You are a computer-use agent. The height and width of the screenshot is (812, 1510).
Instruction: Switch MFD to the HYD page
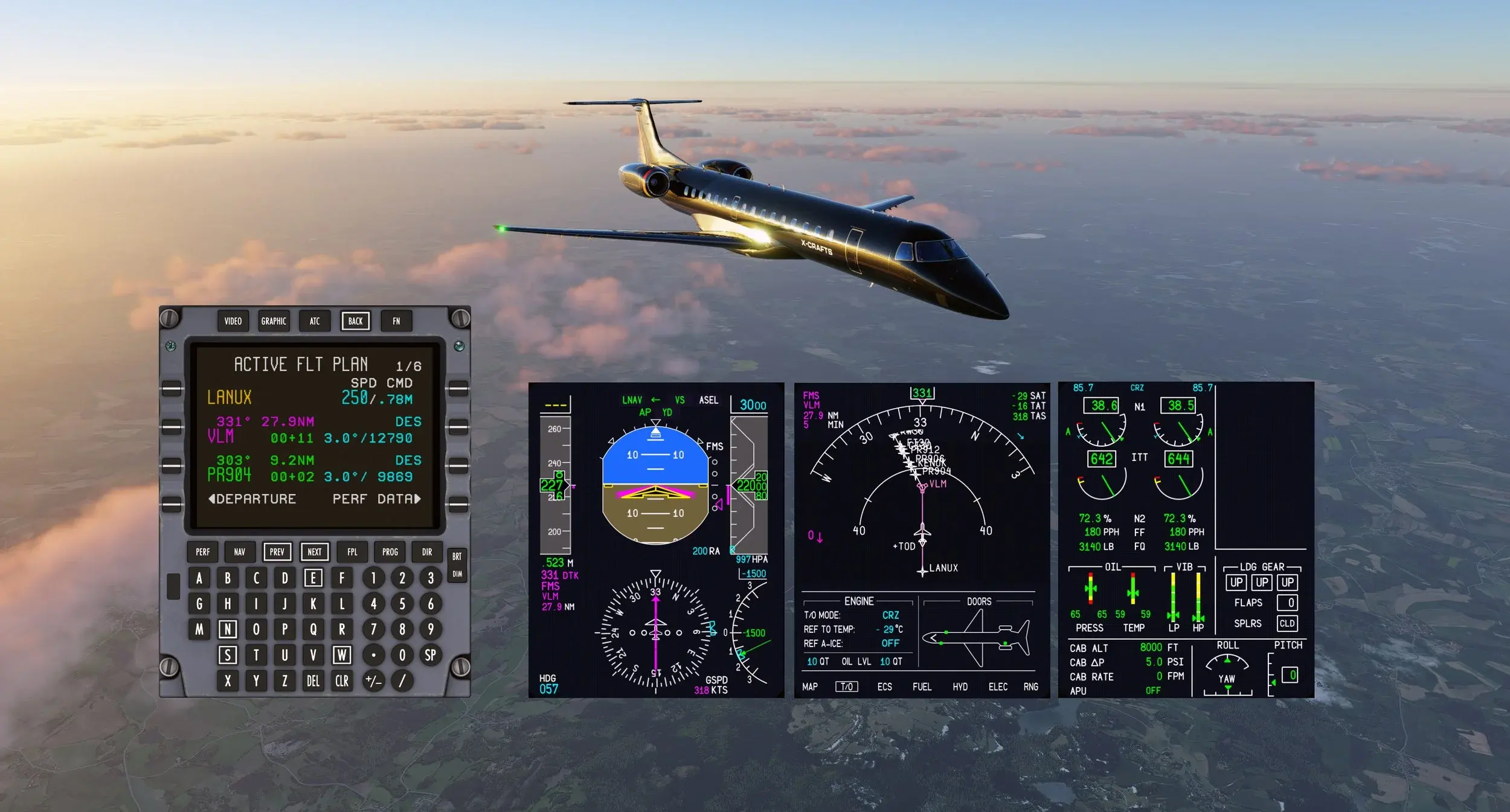click(960, 687)
